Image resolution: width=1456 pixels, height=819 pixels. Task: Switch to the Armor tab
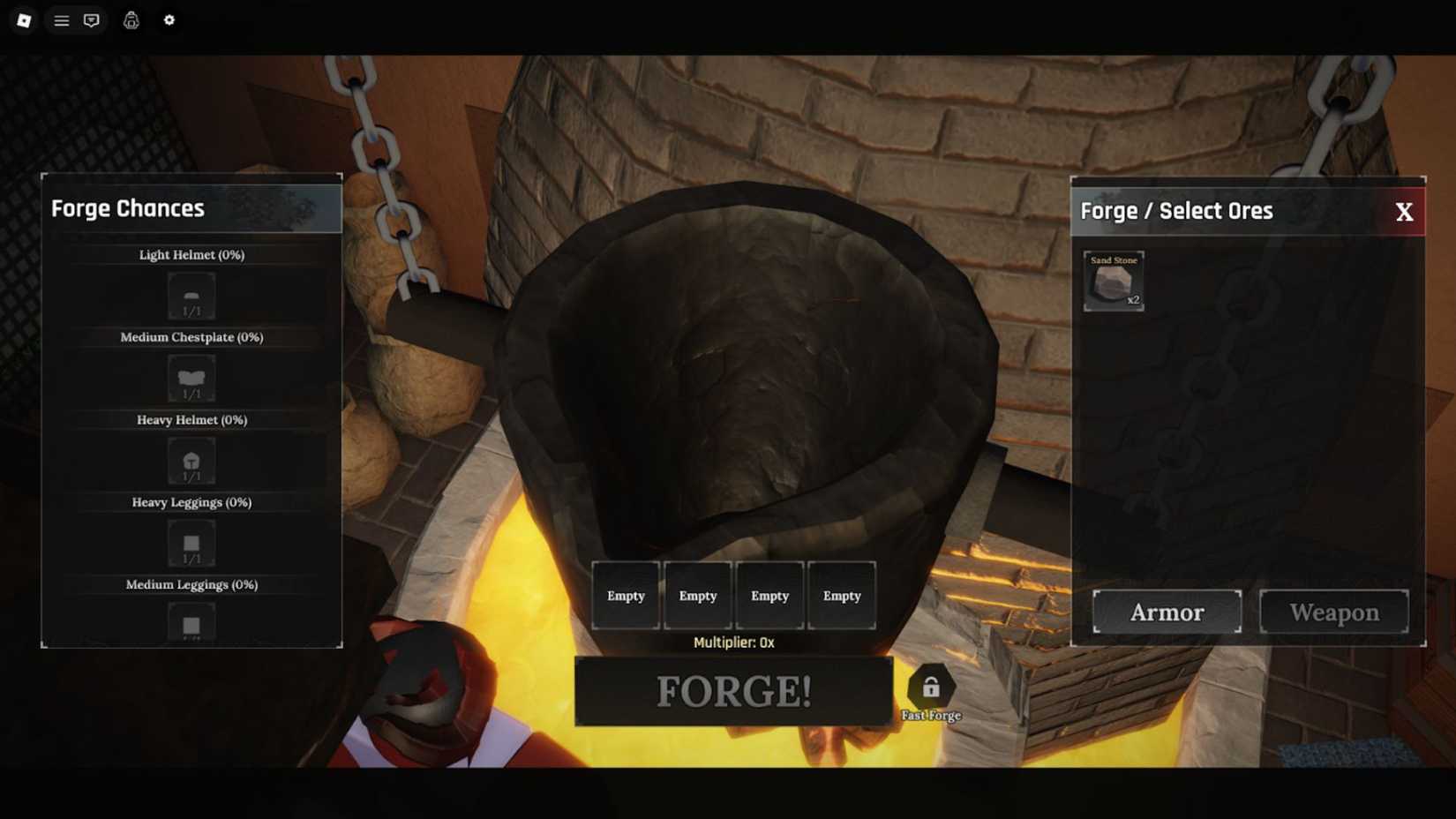pos(1166,611)
